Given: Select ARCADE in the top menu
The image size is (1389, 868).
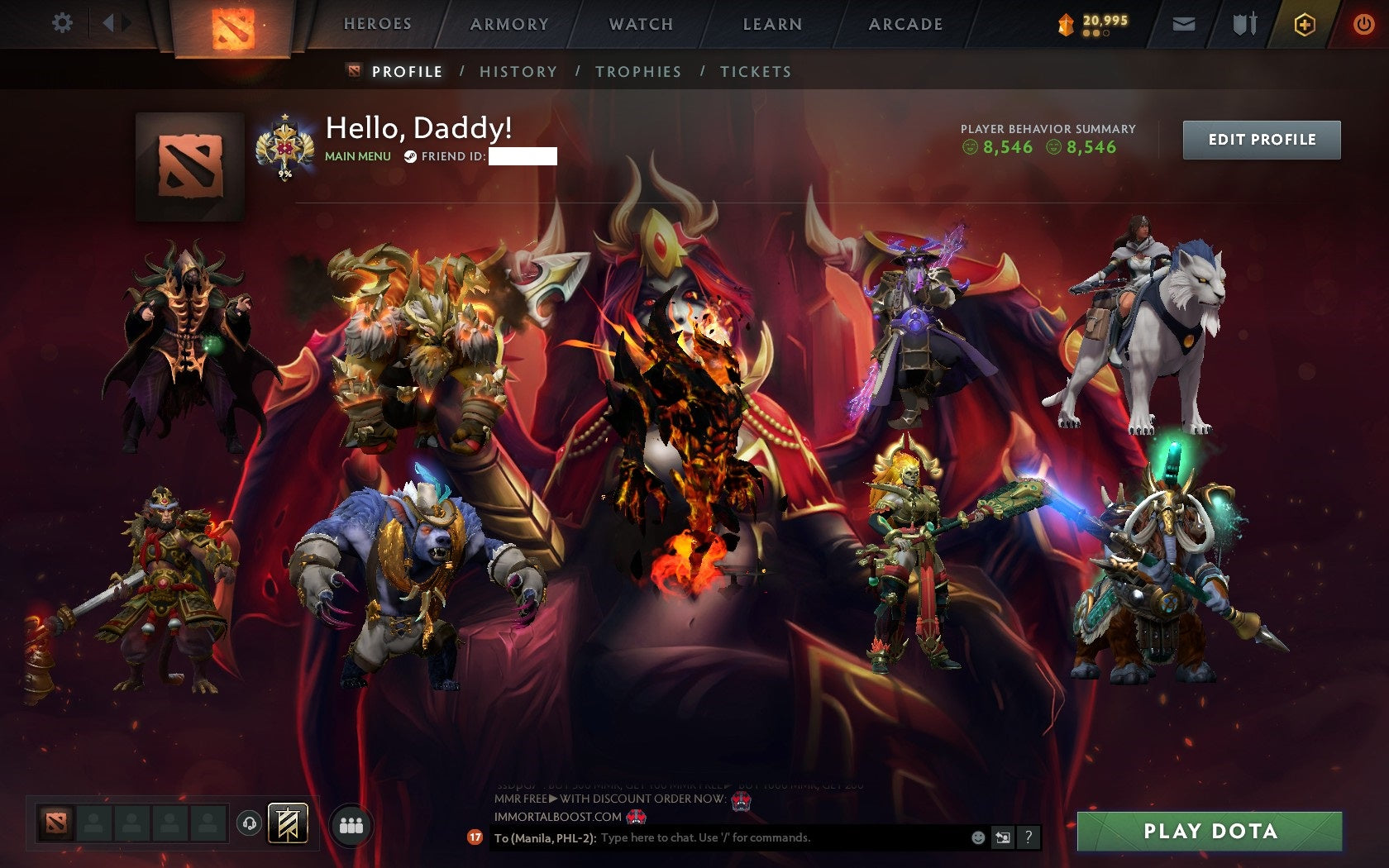Looking at the screenshot, I should click(x=904, y=24).
